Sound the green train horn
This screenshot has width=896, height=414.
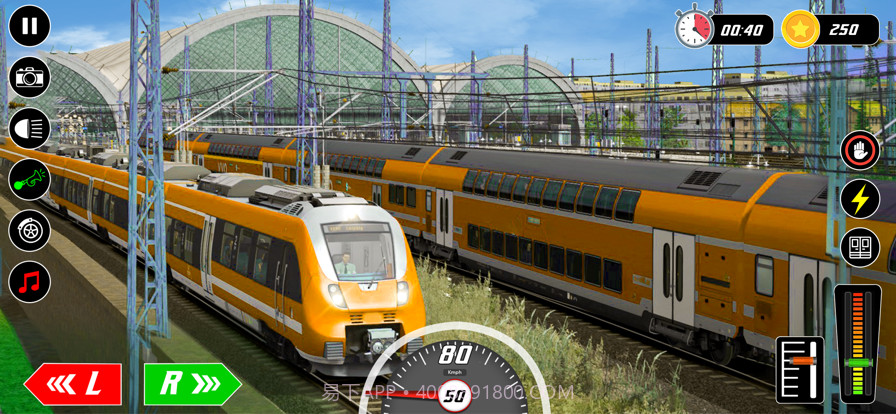point(29,180)
